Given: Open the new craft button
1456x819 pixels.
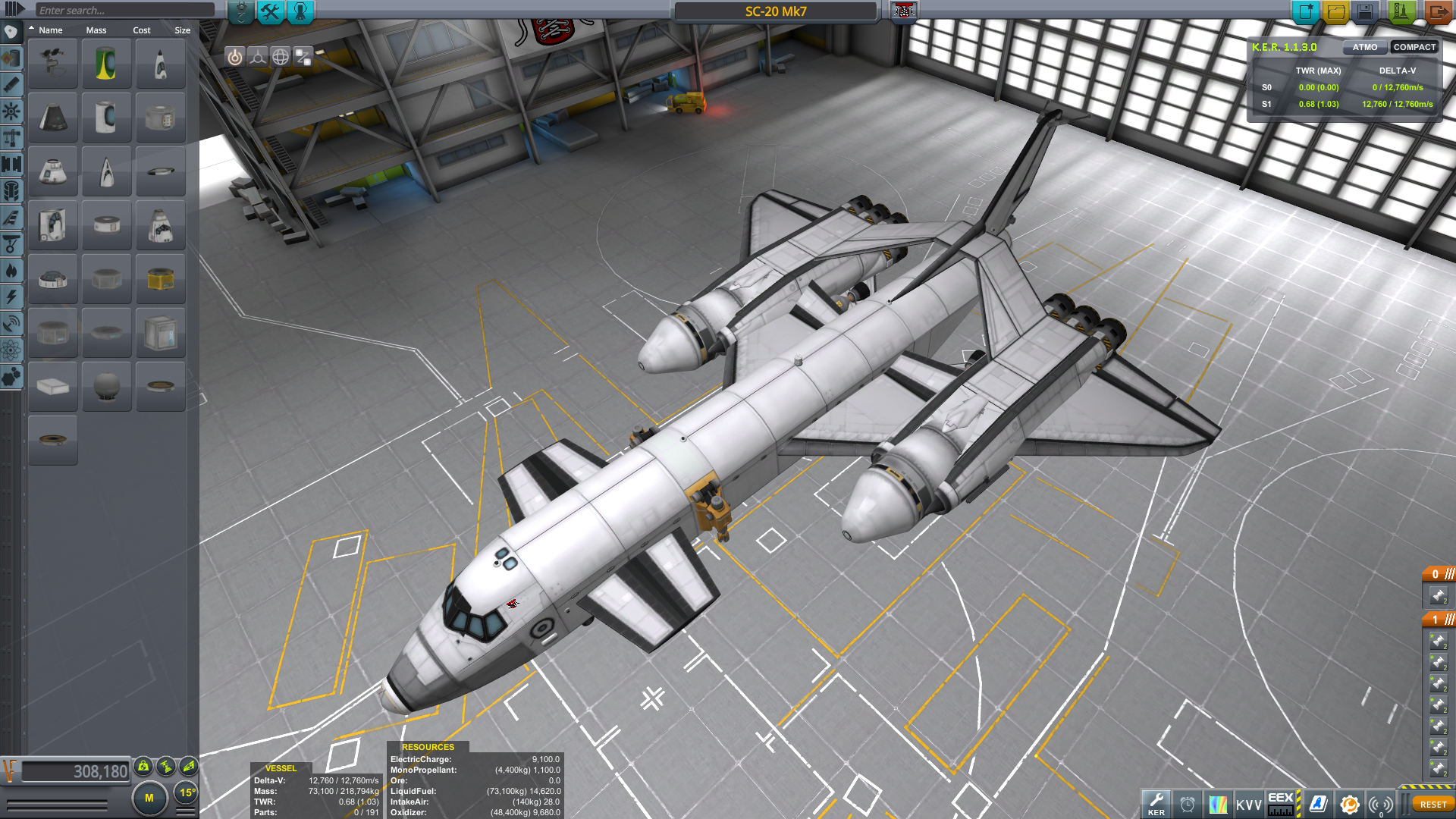Looking at the screenshot, I should coord(1306,12).
